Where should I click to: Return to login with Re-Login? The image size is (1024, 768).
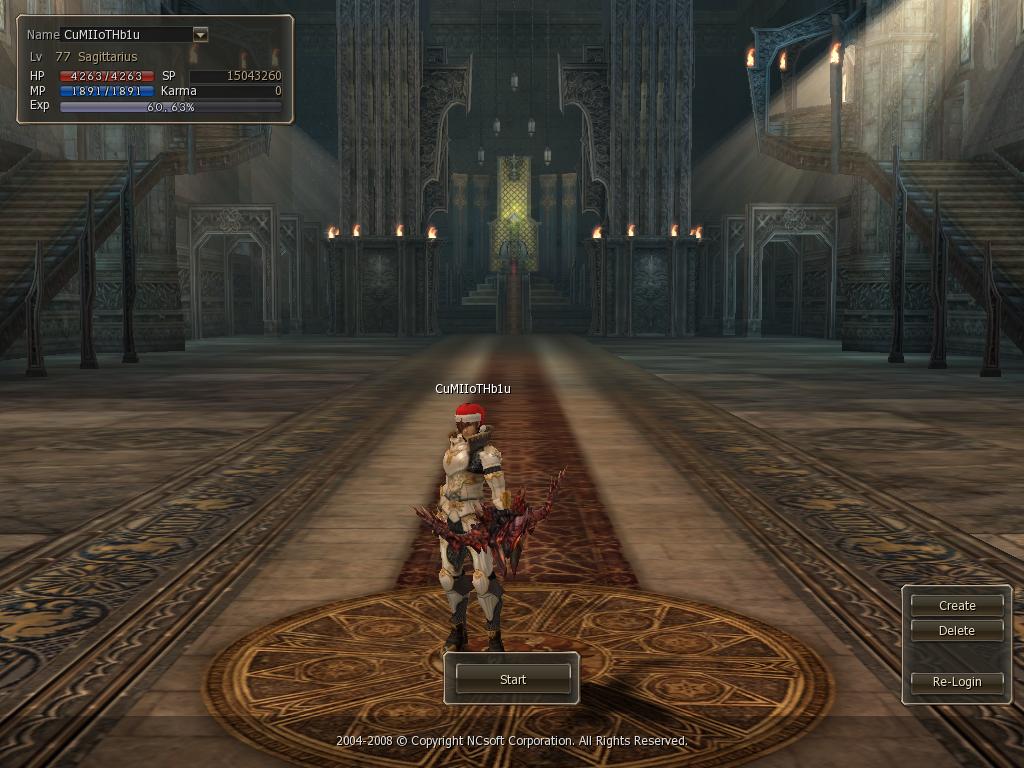click(x=957, y=681)
